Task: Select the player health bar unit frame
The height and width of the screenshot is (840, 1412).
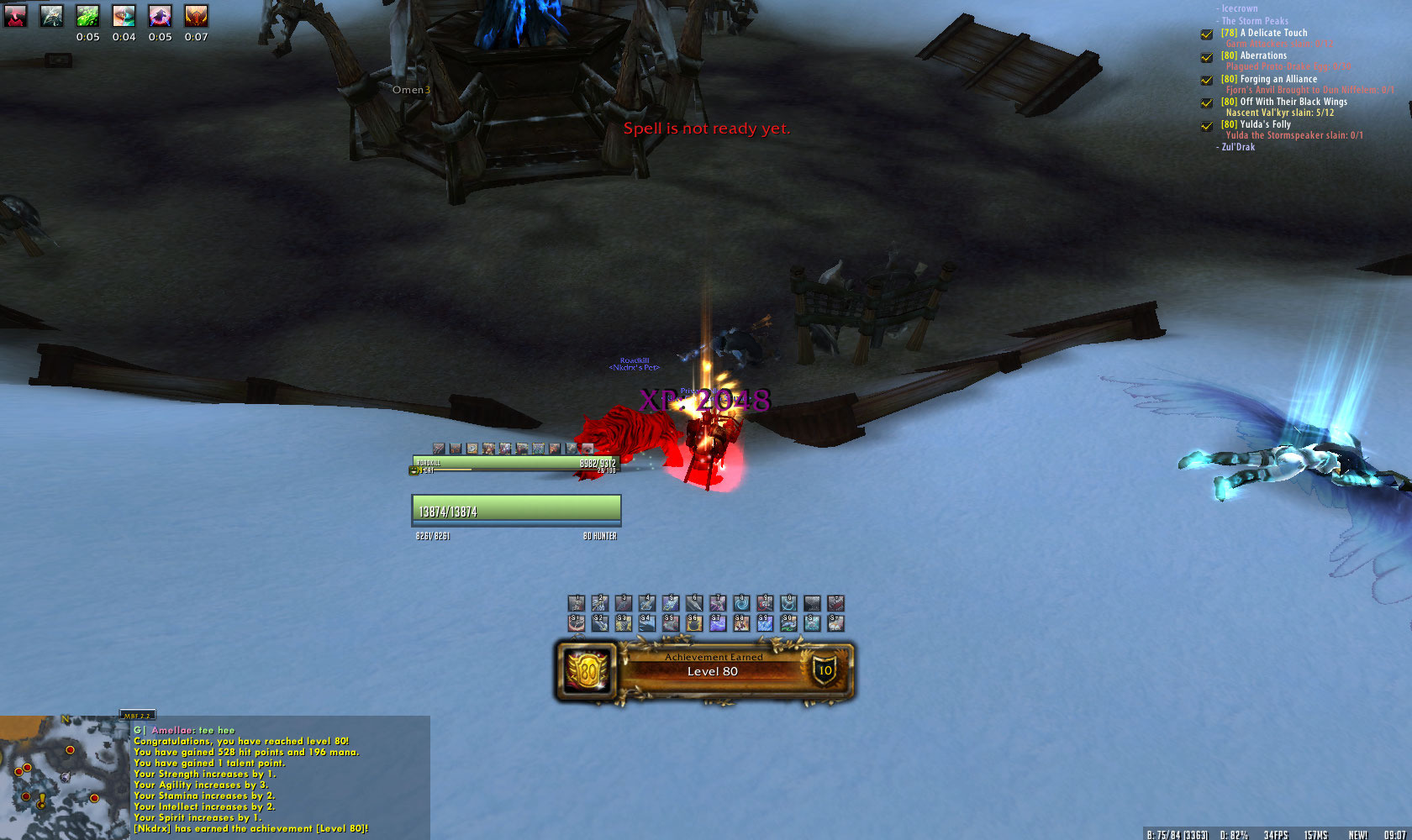Action: point(516,510)
